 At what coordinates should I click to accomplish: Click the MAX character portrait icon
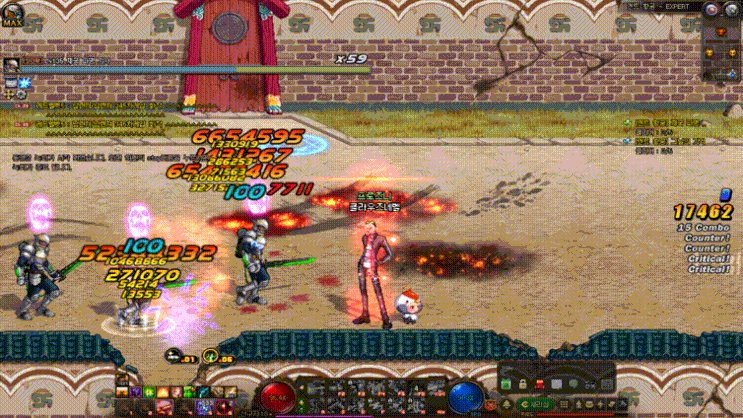click(x=13, y=14)
